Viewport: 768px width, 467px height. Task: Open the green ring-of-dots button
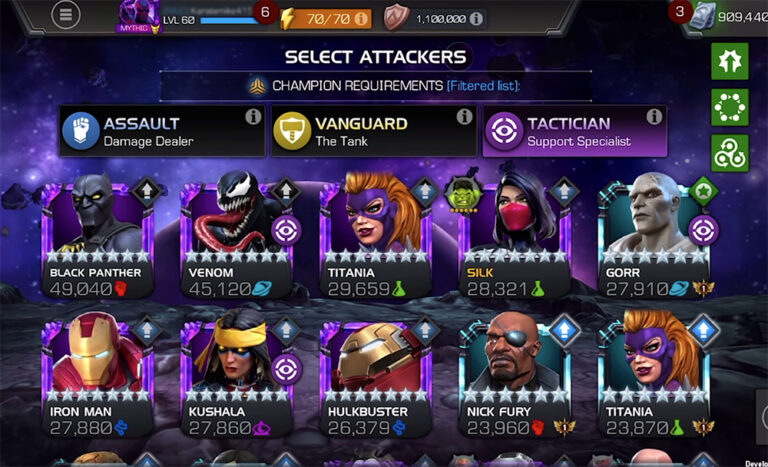(729, 107)
